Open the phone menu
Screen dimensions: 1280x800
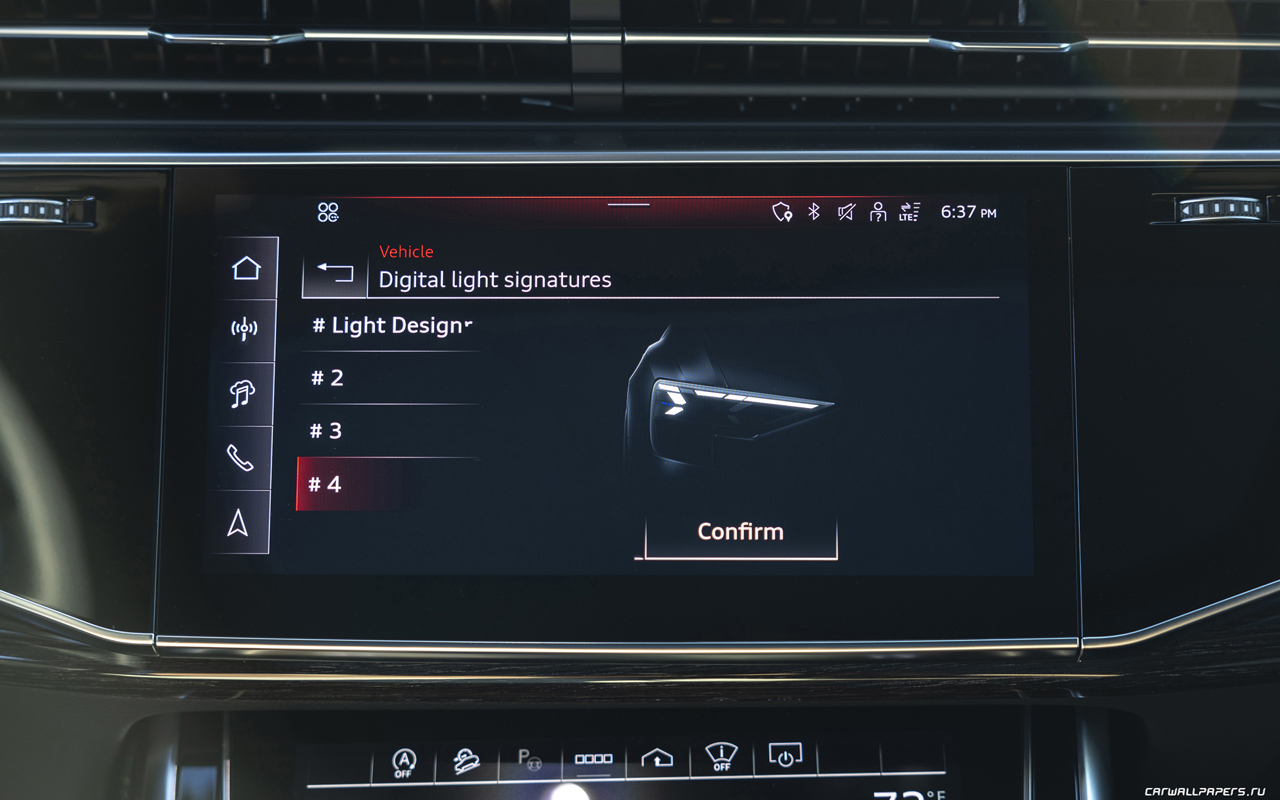[x=240, y=458]
